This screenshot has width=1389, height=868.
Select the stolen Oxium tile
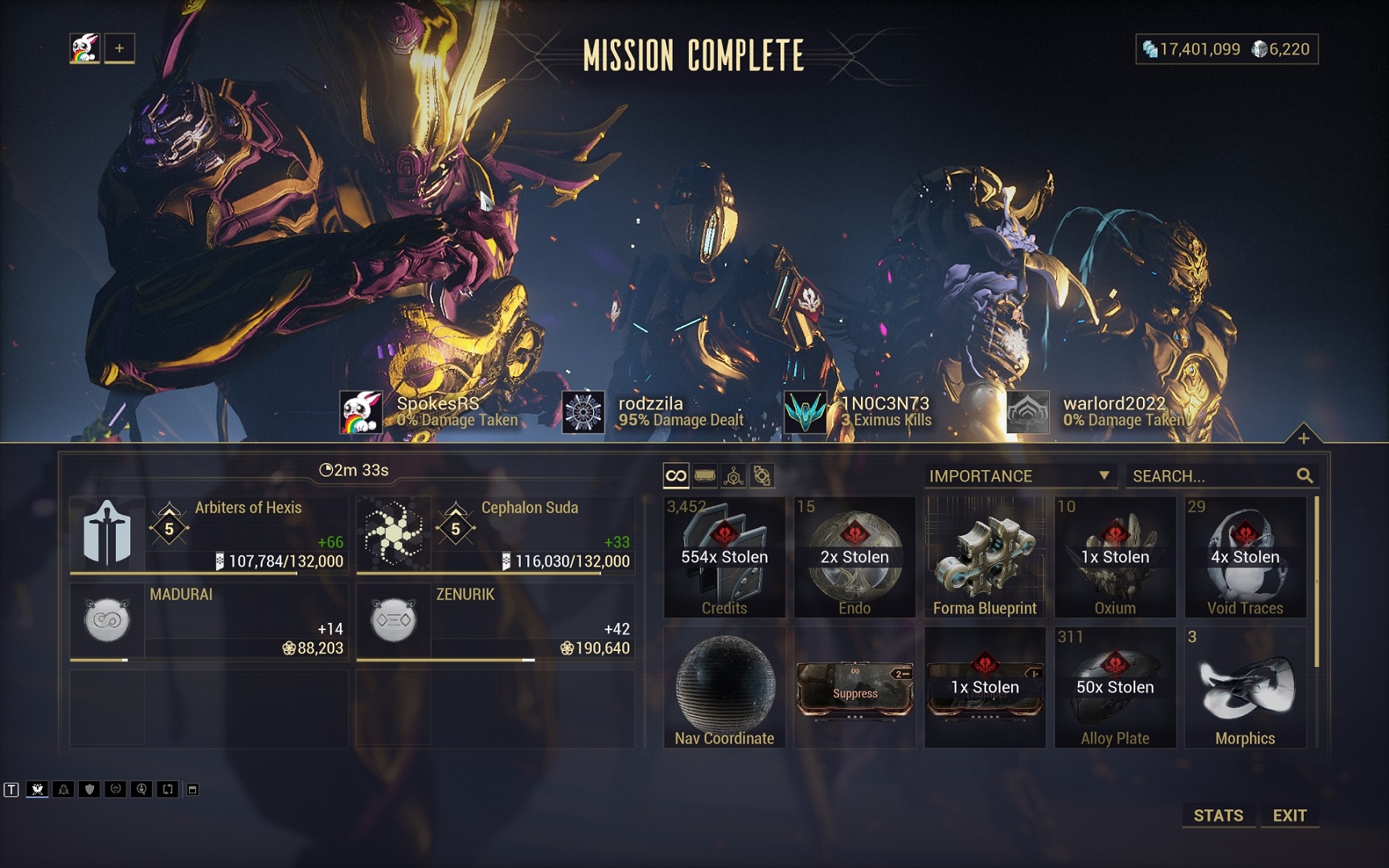pos(1115,557)
